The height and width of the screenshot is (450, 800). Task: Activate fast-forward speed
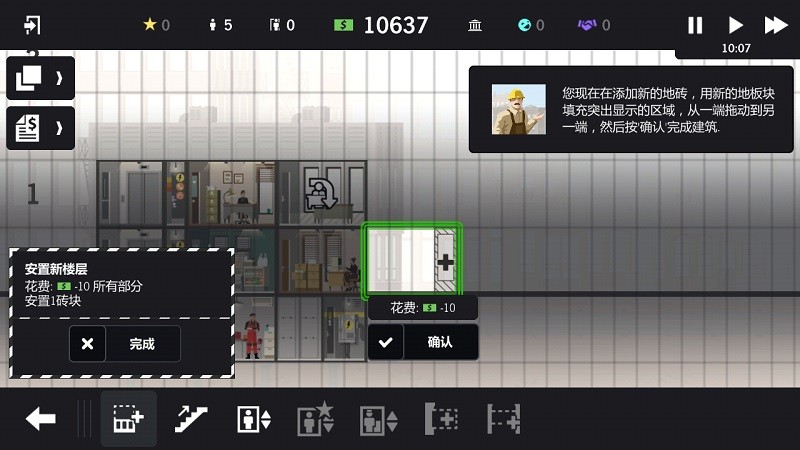776,25
